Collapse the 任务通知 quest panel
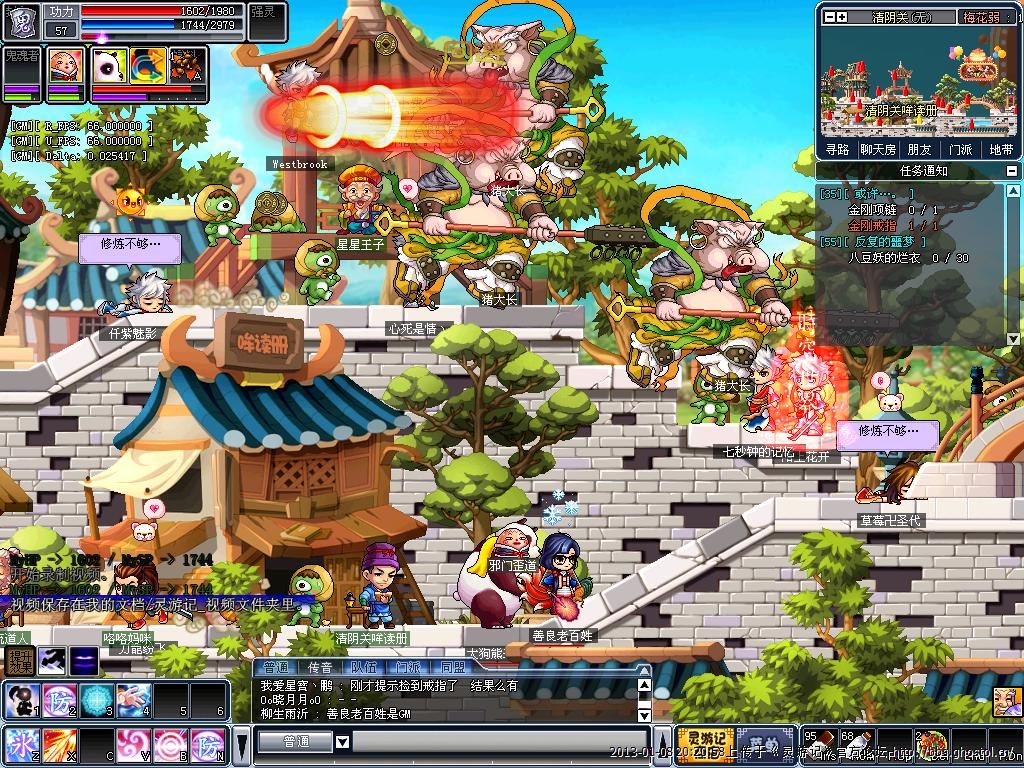The height and width of the screenshot is (768, 1024). 1013,171
